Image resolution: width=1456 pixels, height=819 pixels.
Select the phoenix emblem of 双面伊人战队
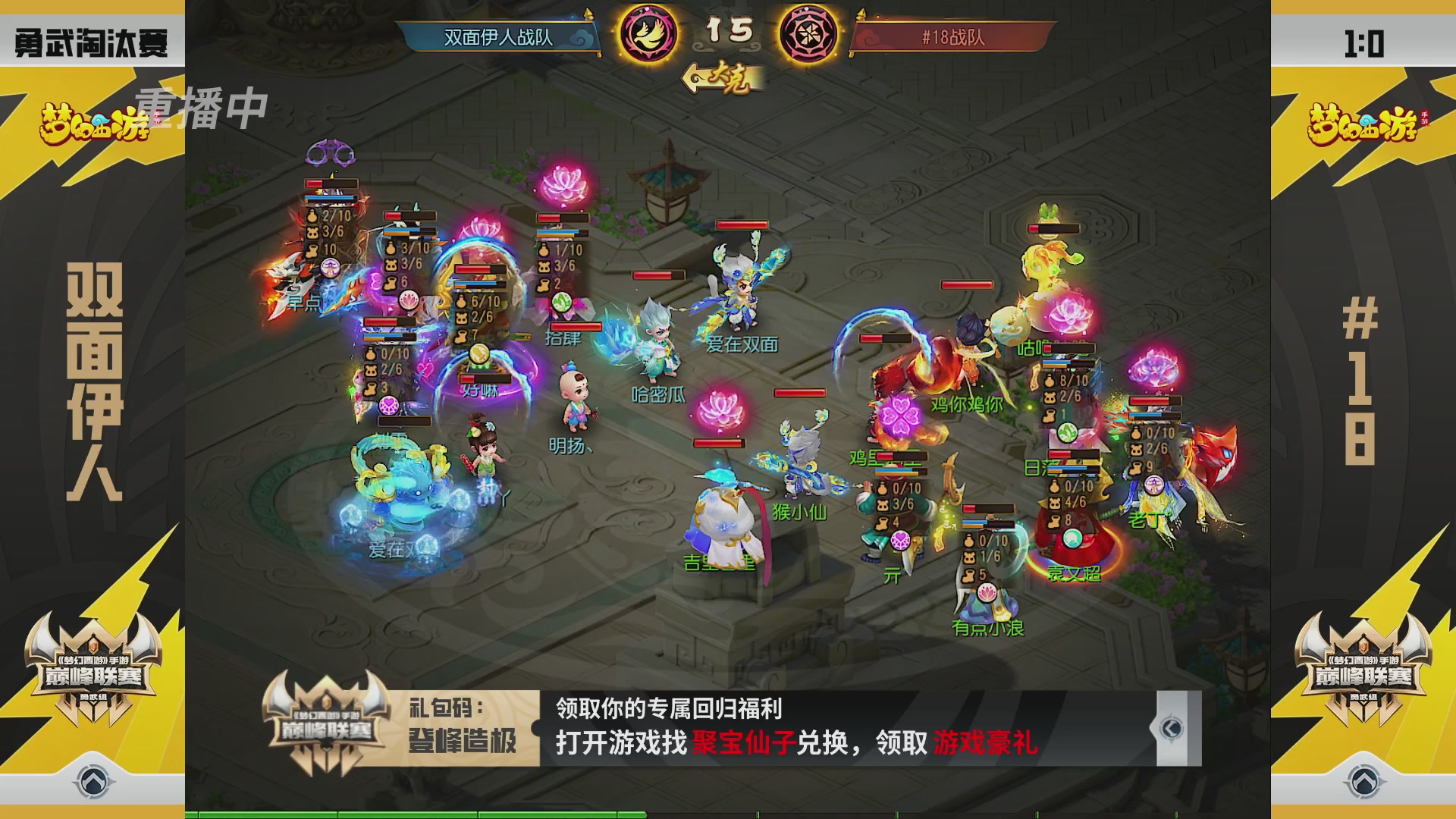(648, 34)
